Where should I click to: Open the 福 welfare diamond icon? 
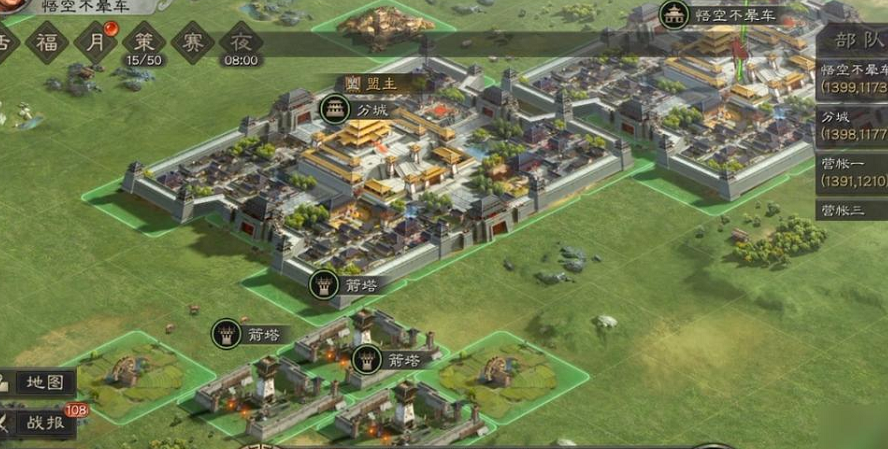[x=47, y=42]
